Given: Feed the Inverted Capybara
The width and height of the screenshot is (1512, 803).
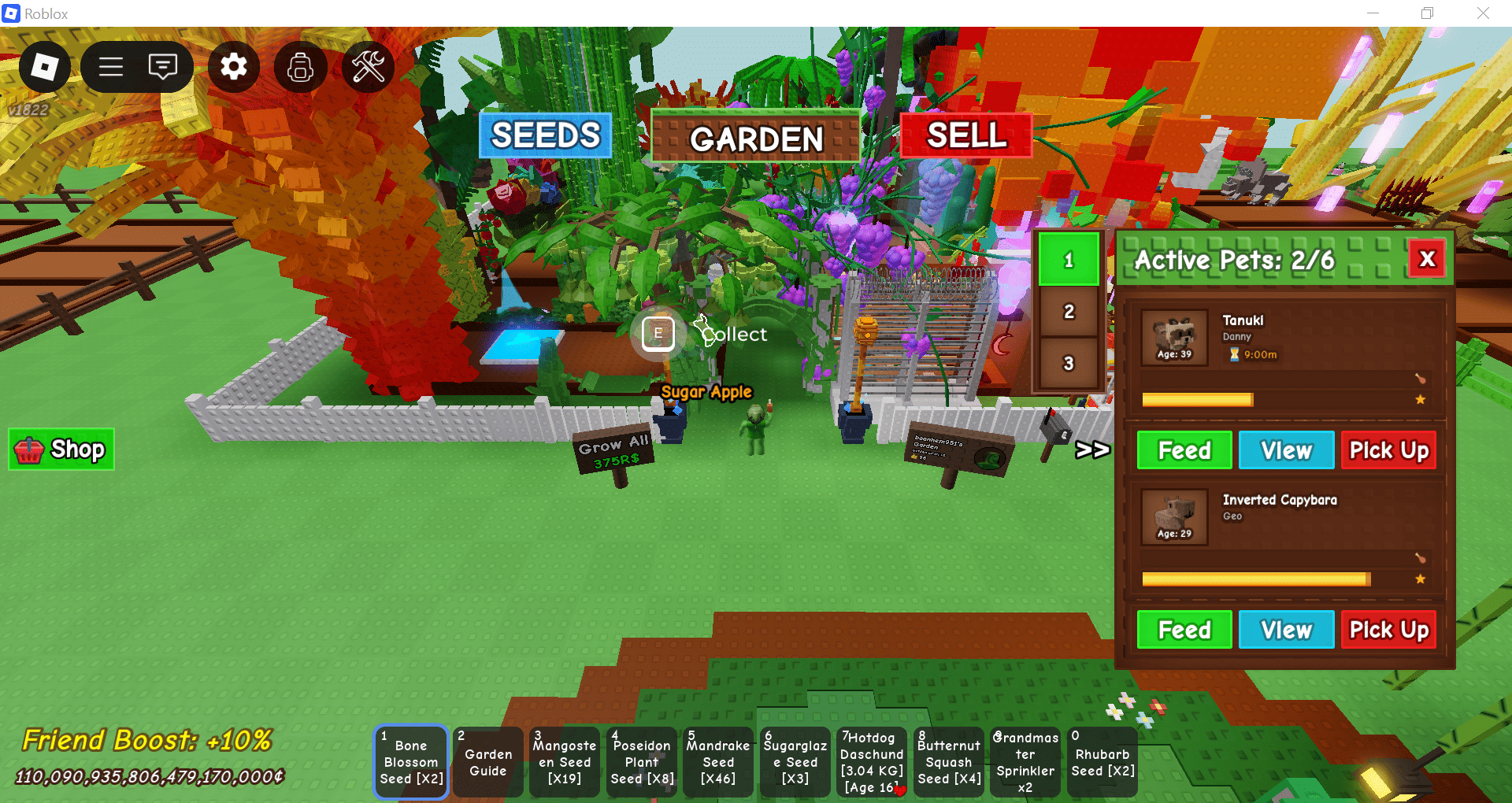Looking at the screenshot, I should pos(1184,630).
